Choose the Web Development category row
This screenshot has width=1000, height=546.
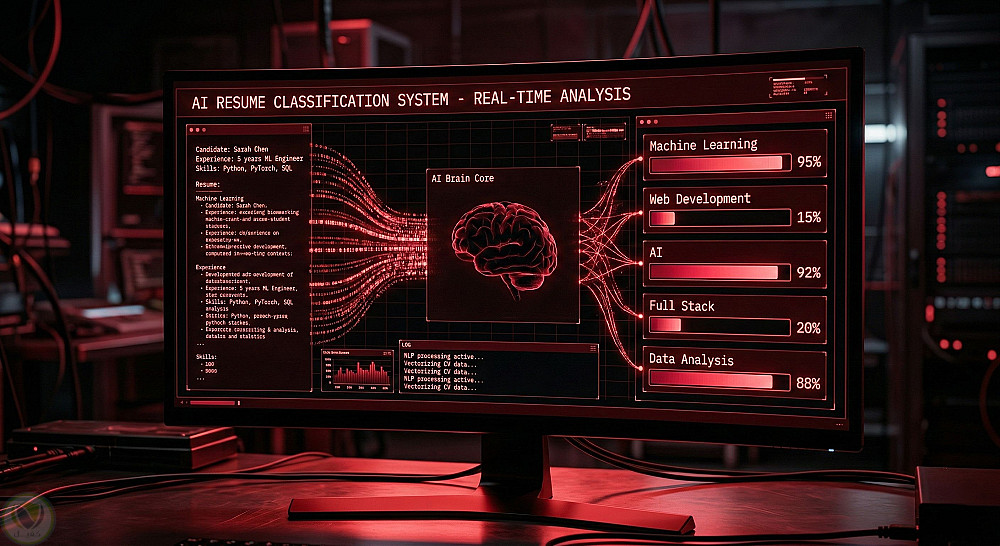click(x=735, y=209)
